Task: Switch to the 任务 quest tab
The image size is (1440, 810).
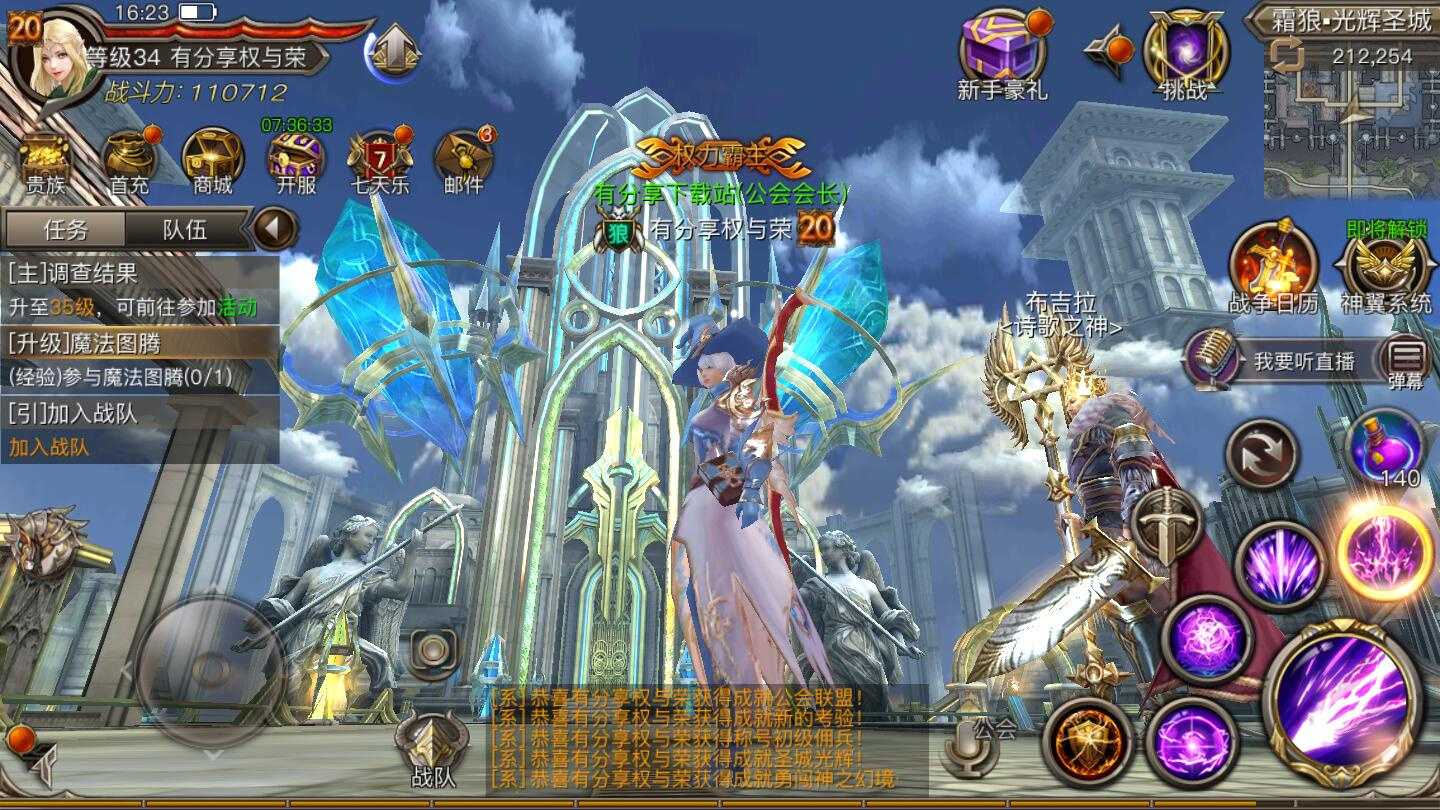Action: click(x=66, y=229)
